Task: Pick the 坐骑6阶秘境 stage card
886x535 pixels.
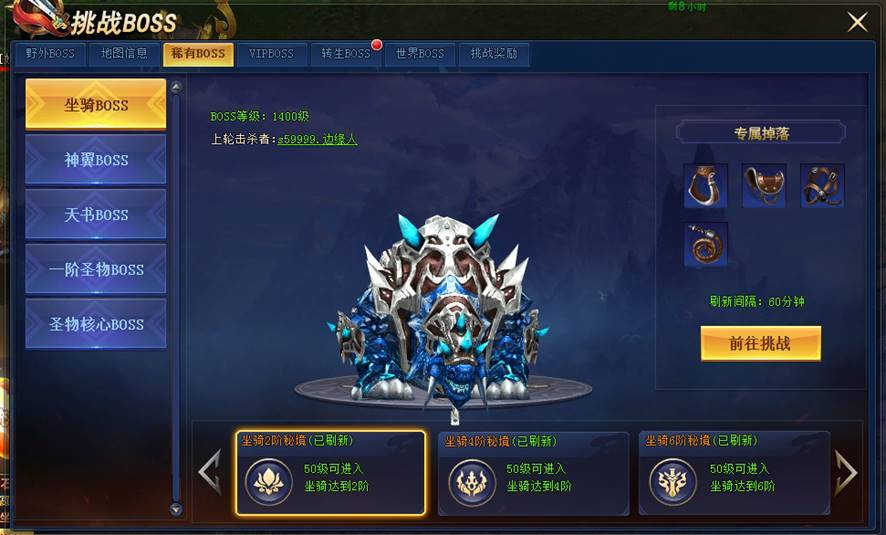Action: click(x=734, y=473)
